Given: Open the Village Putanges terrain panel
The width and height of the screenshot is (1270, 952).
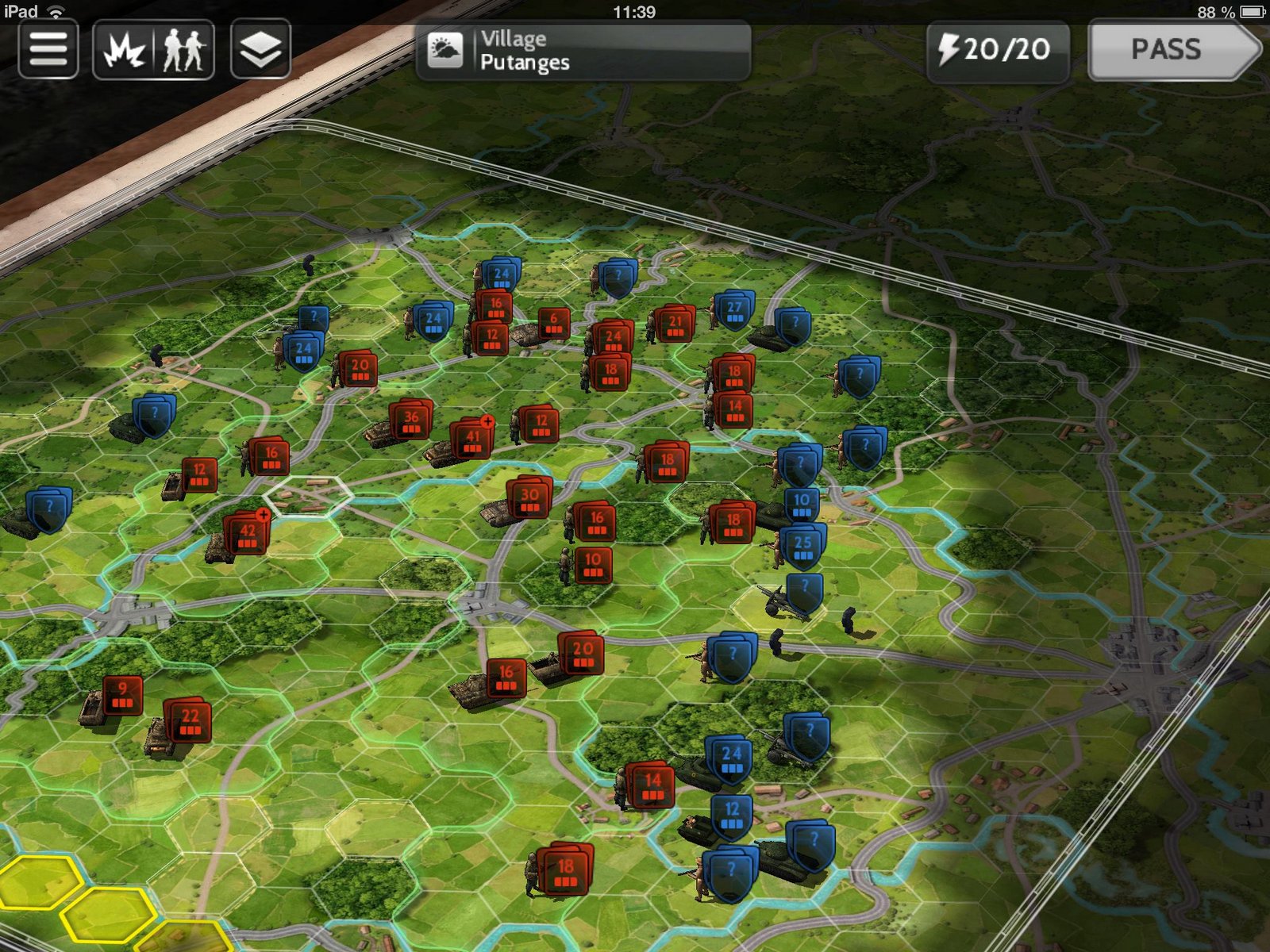Looking at the screenshot, I should click(x=583, y=51).
